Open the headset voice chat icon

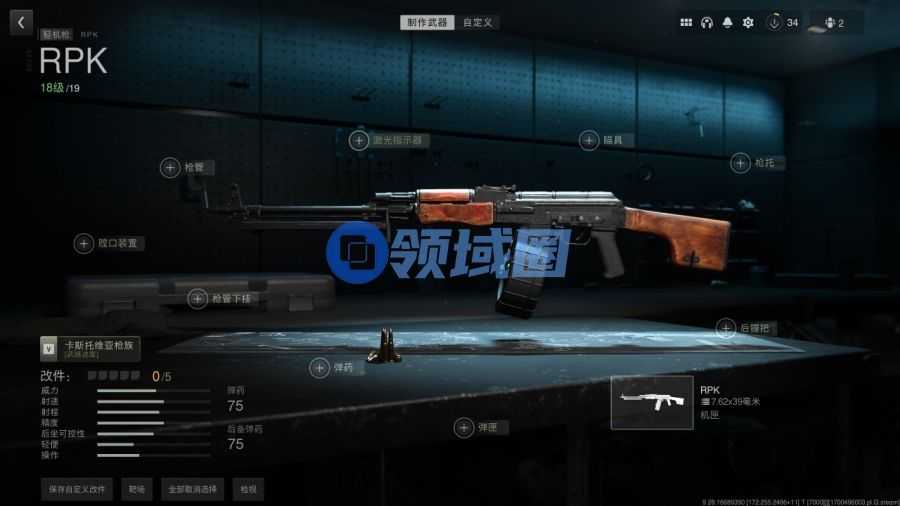[x=707, y=22]
